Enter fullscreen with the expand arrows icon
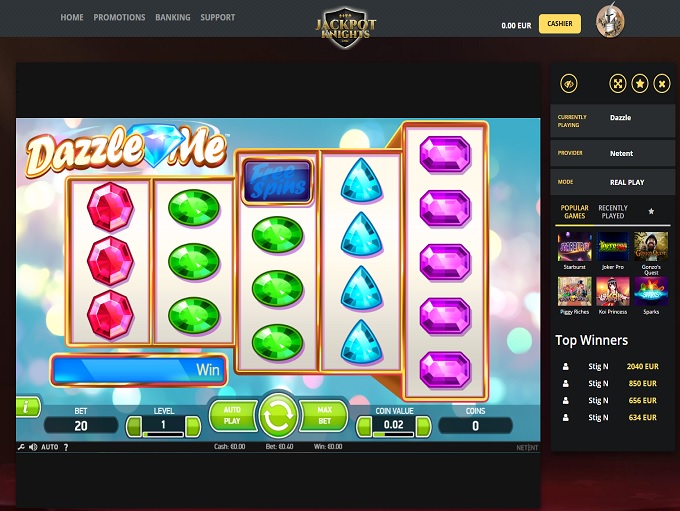Image resolution: width=680 pixels, height=511 pixels. 618,84
